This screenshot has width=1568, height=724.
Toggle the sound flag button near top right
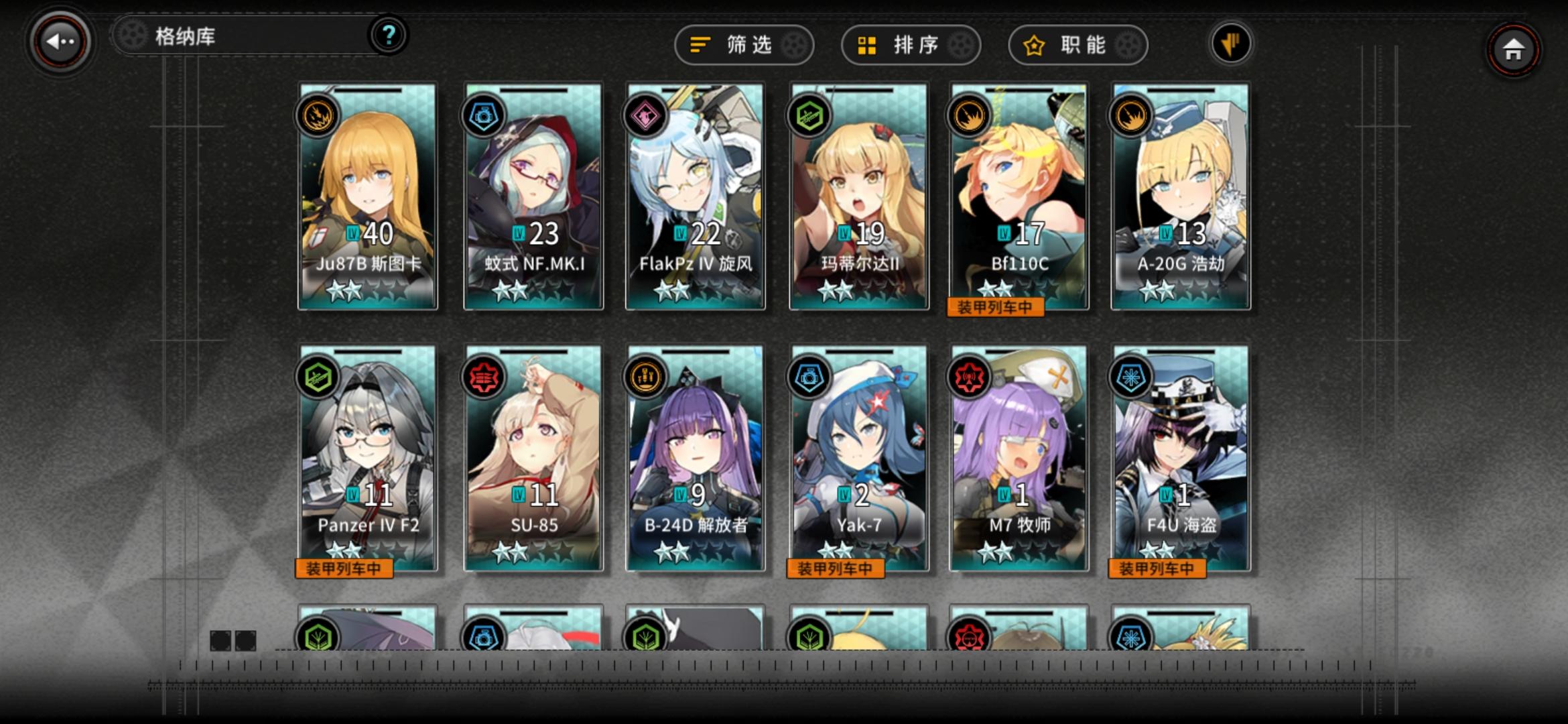pos(1231,45)
